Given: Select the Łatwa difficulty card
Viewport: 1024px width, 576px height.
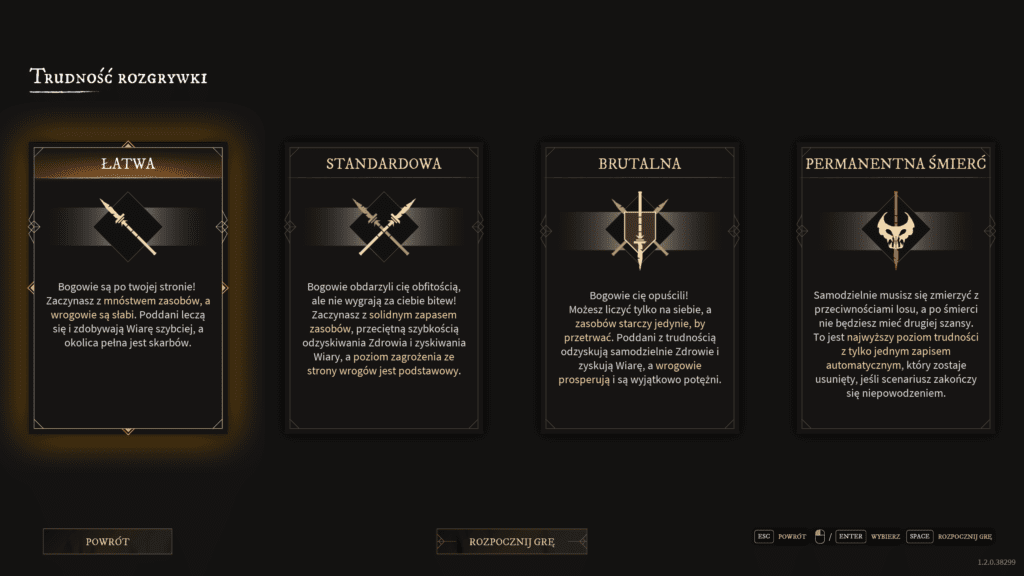Looking at the screenshot, I should 128,288.
